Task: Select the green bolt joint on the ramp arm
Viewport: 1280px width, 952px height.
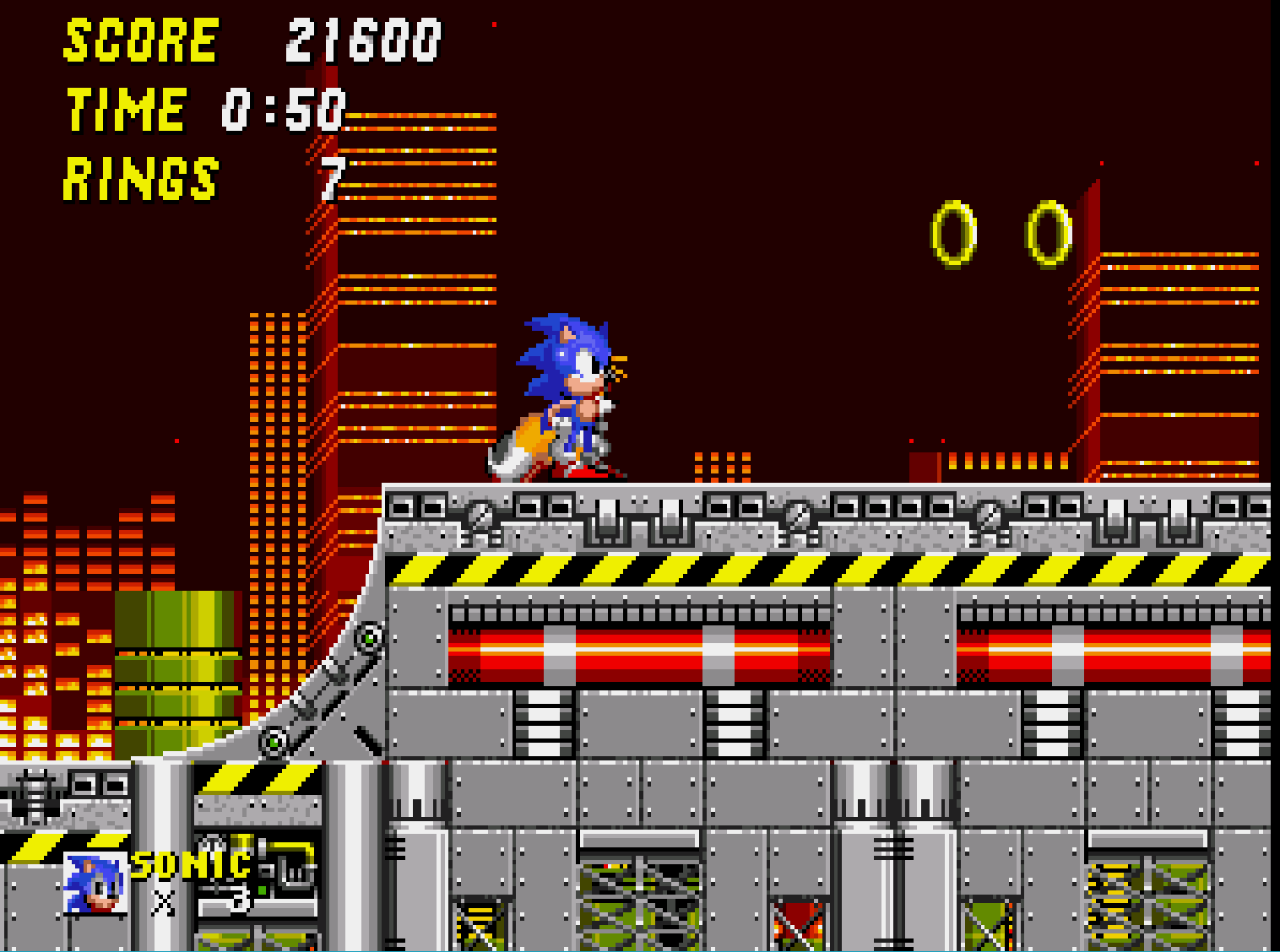Action: click(x=368, y=640)
